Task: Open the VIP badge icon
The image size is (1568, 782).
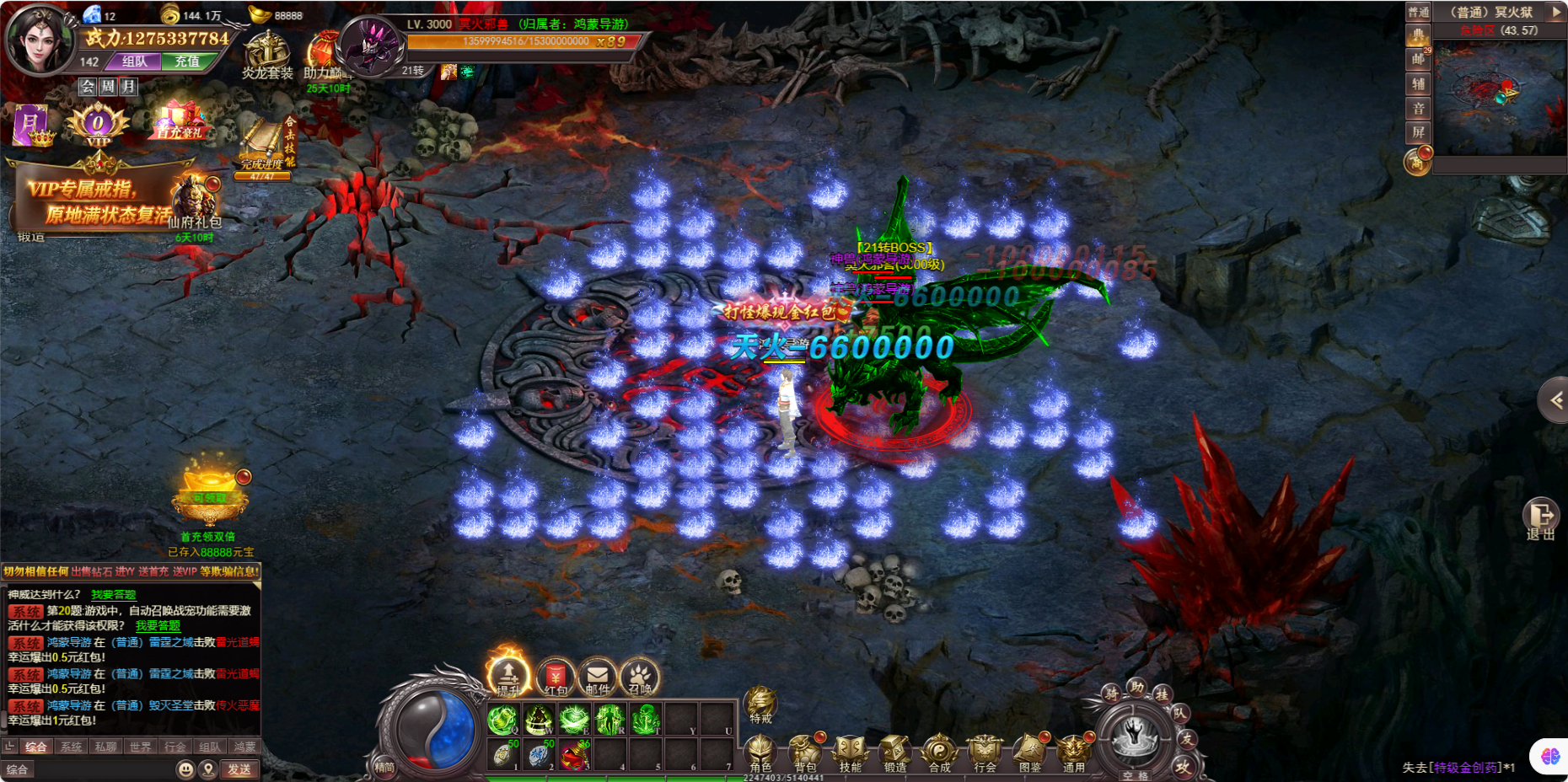Action: click(x=98, y=125)
